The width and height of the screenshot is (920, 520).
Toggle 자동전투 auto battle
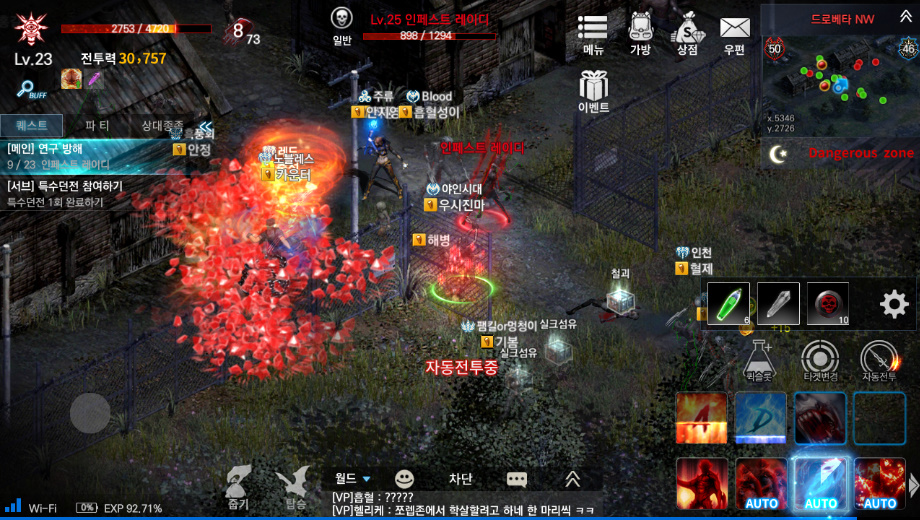[x=878, y=360]
